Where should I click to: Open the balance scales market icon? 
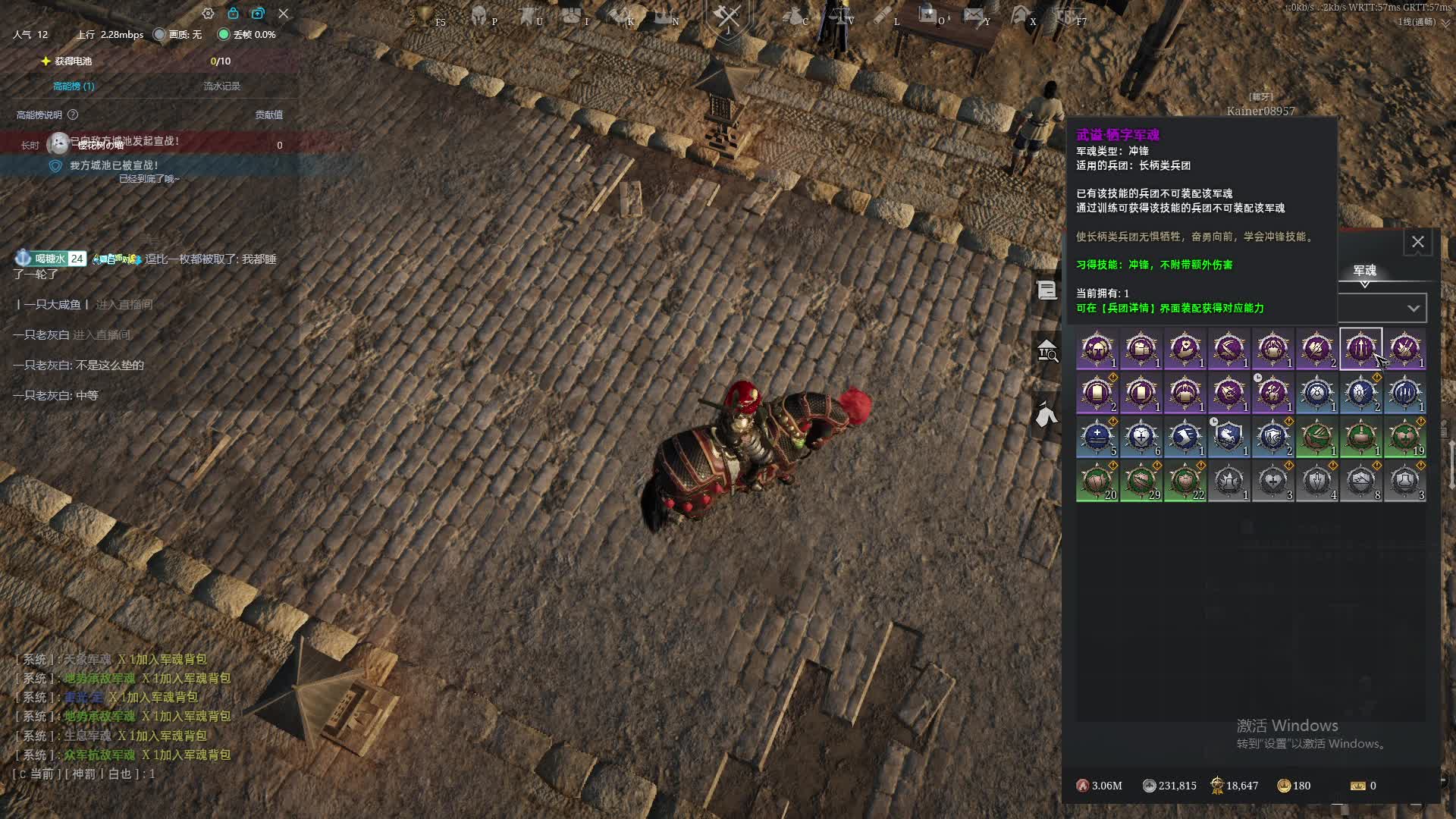(840, 15)
